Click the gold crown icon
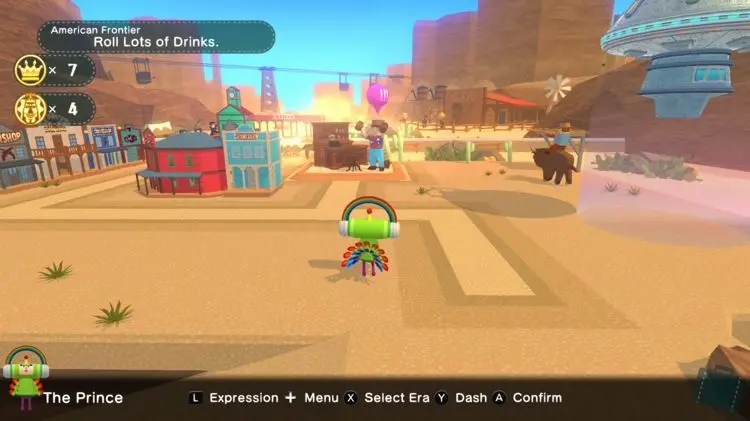The width and height of the screenshot is (750, 421). (x=29, y=70)
